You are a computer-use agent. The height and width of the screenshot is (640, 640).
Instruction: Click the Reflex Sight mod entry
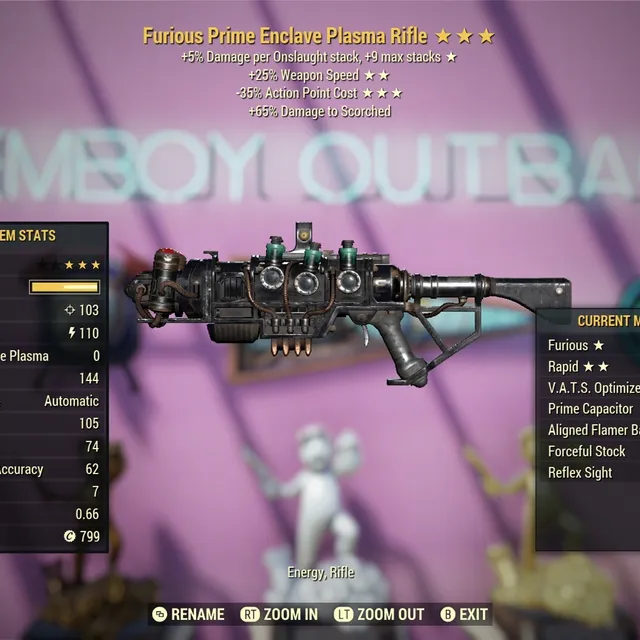580,472
